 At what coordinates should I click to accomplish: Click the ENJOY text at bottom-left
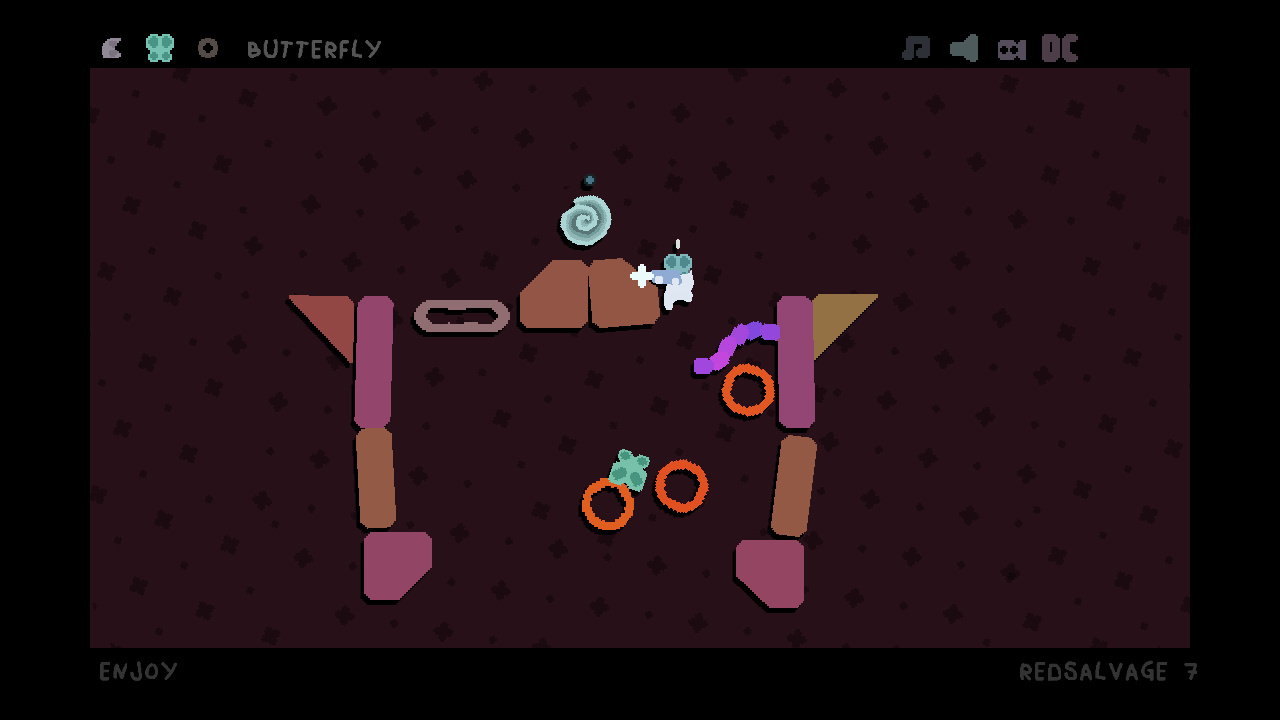point(138,671)
